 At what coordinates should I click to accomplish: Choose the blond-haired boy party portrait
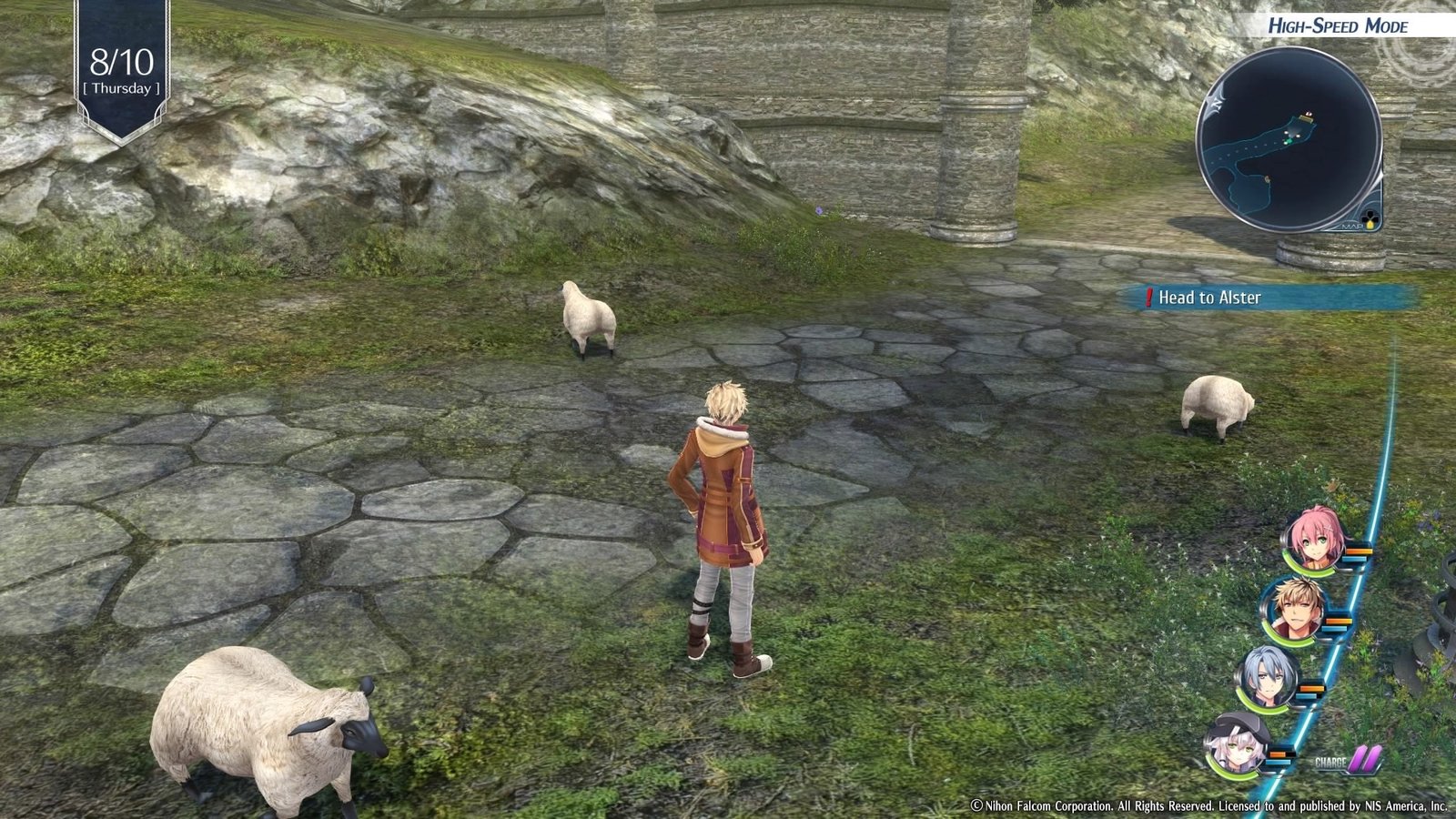(x=1294, y=608)
